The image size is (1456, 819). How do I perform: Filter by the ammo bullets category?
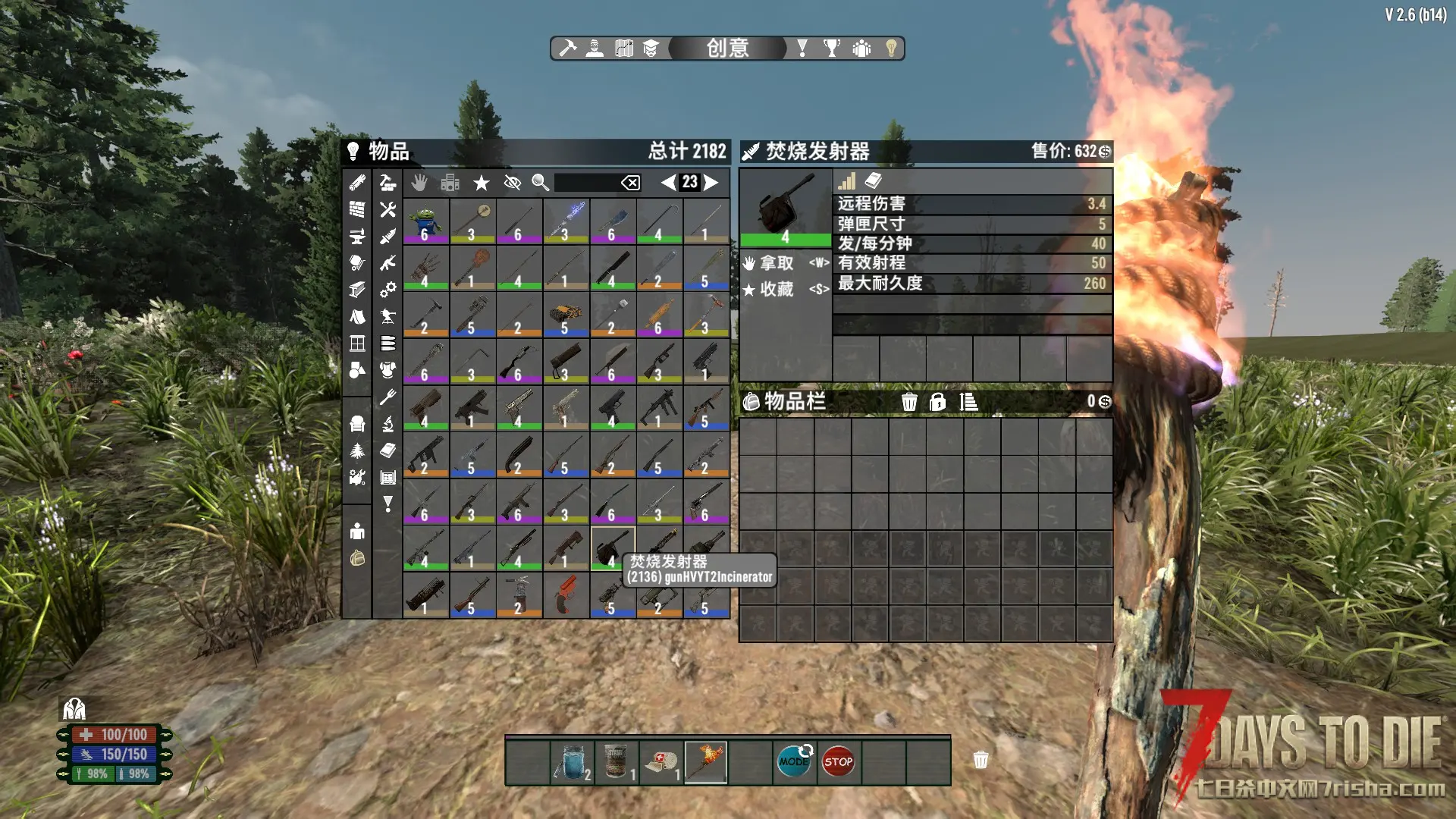tap(388, 344)
